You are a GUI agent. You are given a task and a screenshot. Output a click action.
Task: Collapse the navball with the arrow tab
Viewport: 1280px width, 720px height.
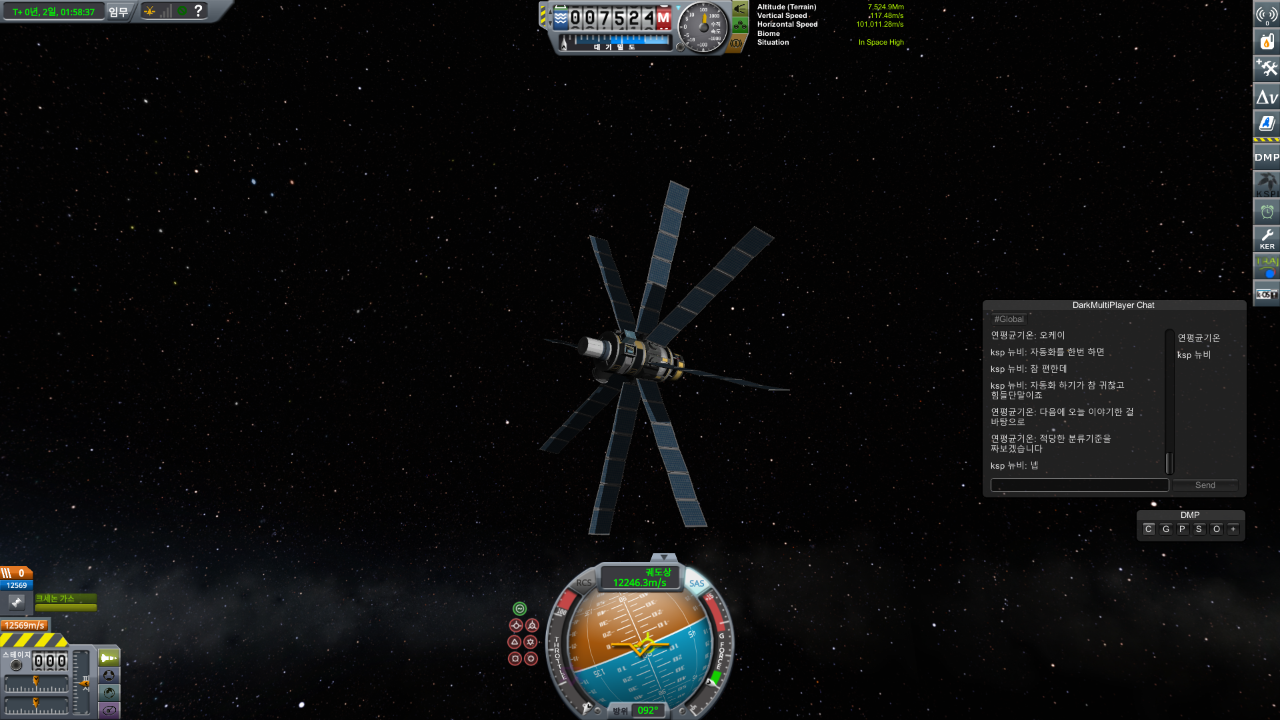(x=663, y=558)
